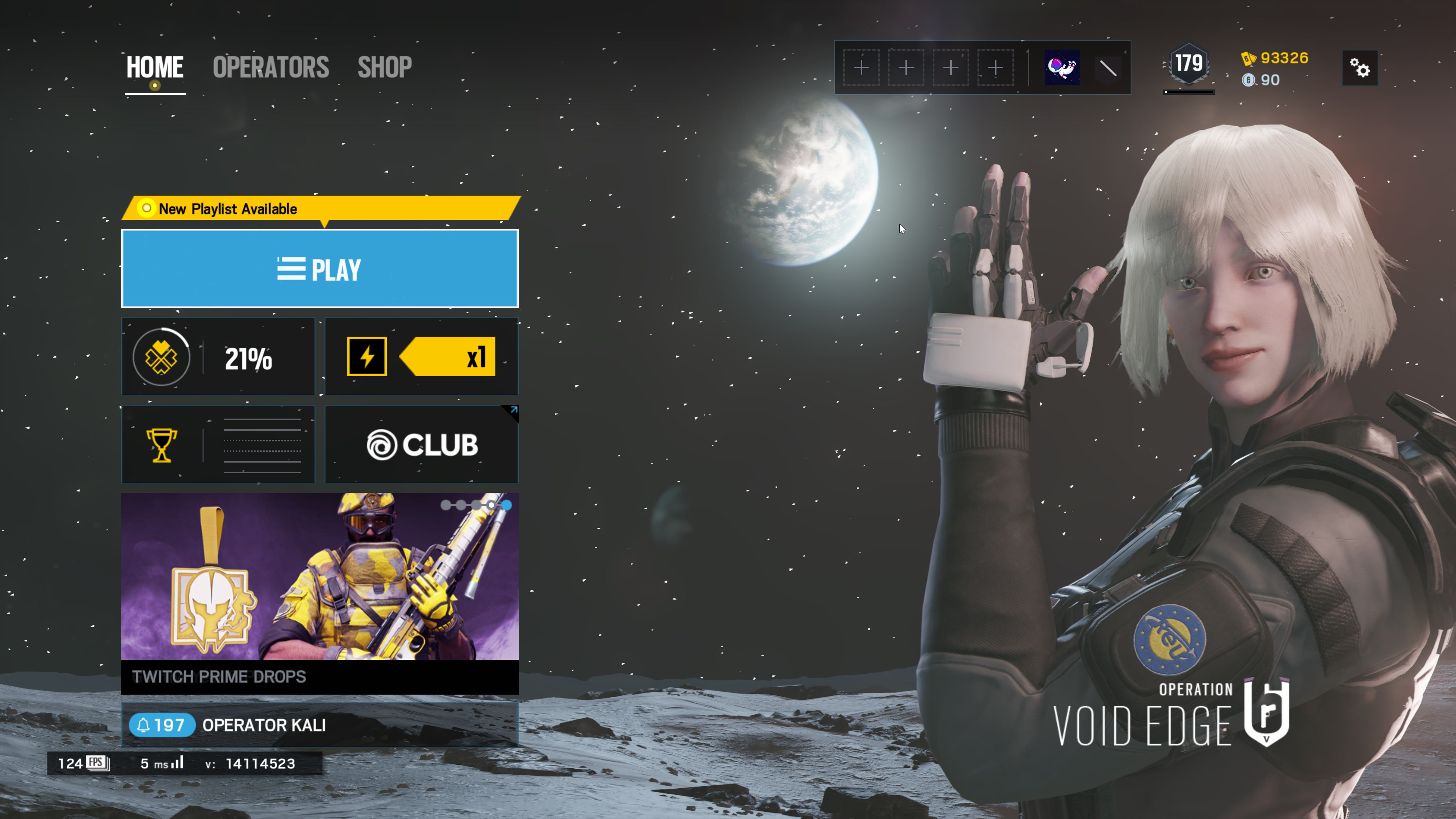View the trophy challenges tile

(218, 445)
